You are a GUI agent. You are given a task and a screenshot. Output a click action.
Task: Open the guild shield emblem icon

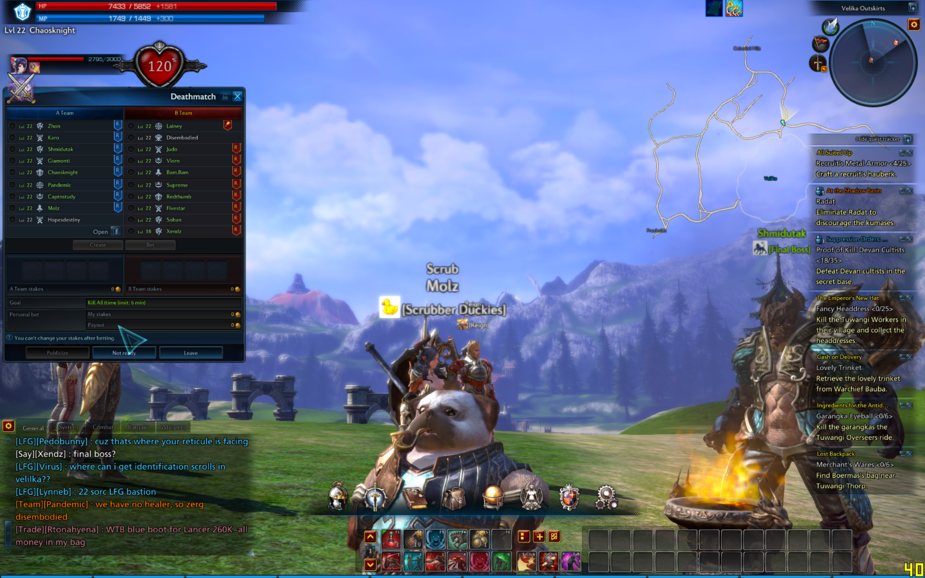click(569, 496)
